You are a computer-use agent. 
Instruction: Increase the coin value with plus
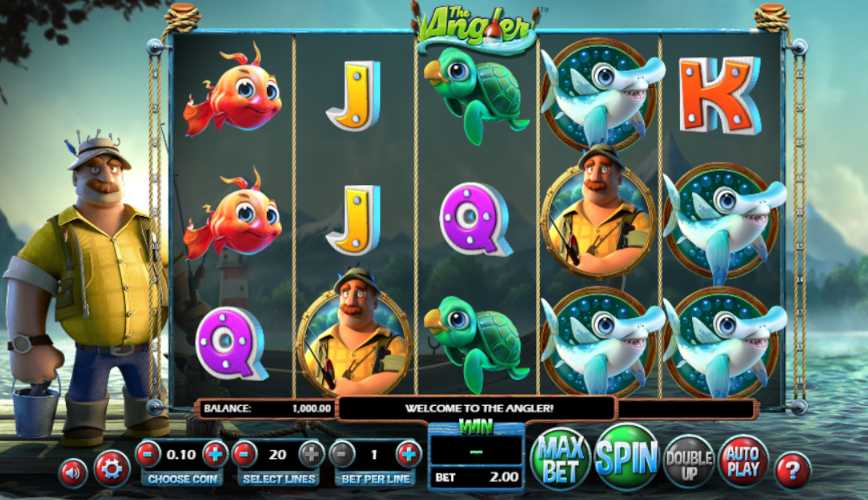(x=215, y=454)
